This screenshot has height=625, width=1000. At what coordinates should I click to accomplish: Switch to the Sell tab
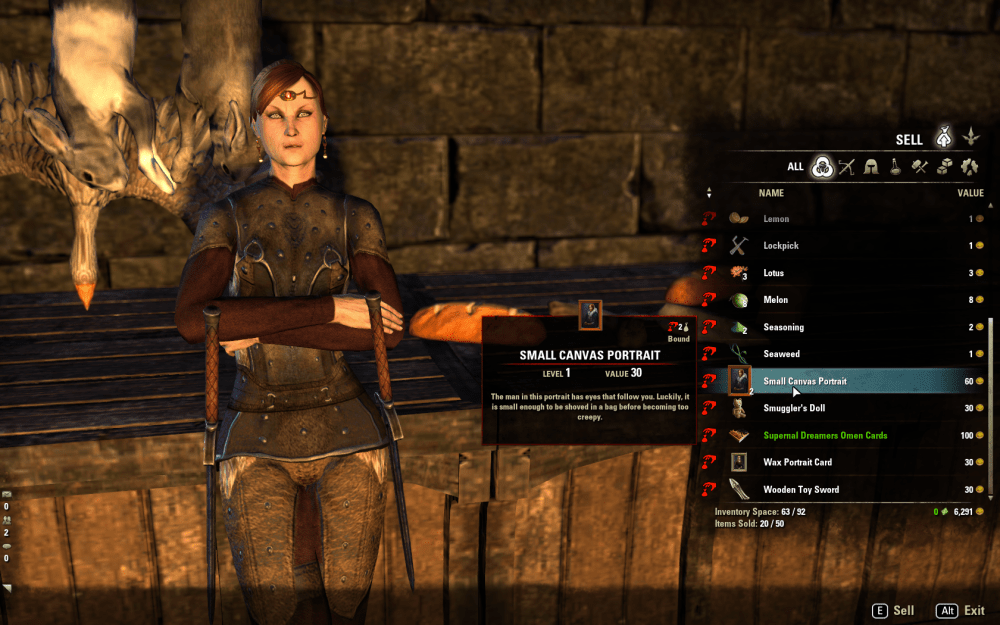pos(943,138)
